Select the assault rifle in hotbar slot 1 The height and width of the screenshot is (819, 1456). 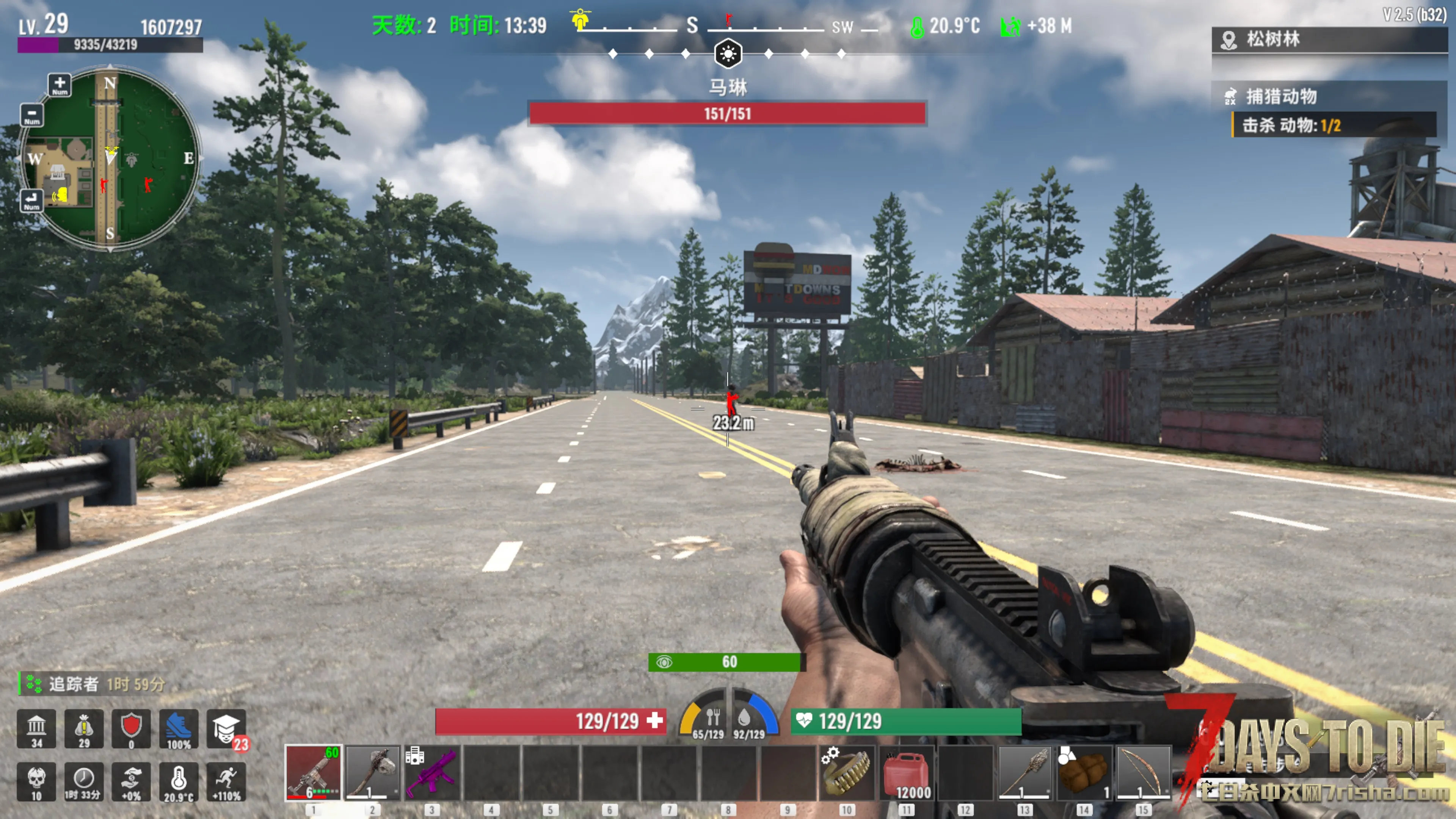tap(314, 772)
